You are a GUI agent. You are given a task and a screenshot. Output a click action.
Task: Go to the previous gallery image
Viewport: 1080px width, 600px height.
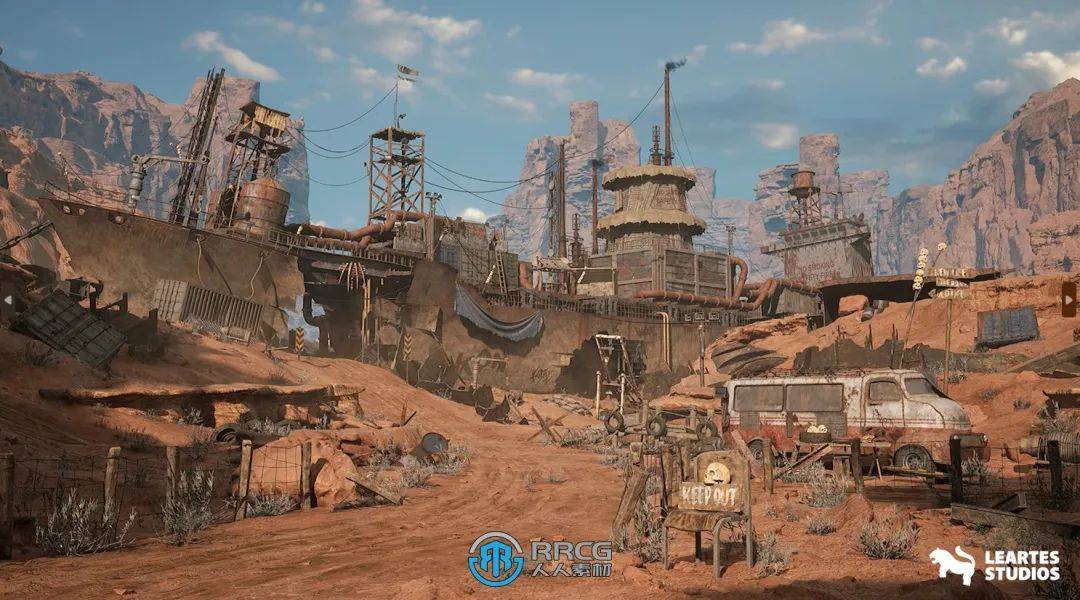[8, 299]
